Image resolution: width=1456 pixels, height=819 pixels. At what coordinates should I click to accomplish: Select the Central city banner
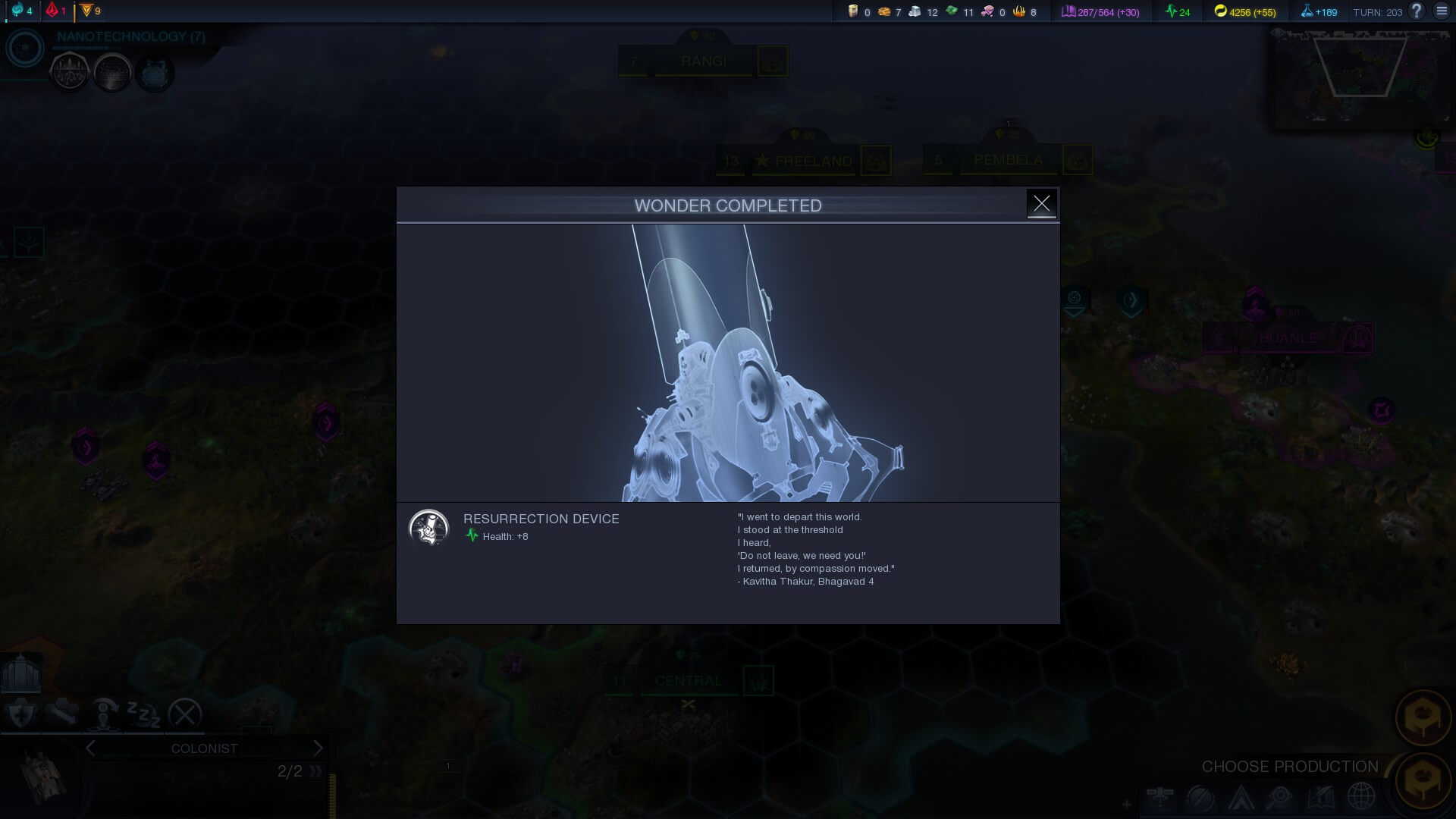(x=688, y=681)
